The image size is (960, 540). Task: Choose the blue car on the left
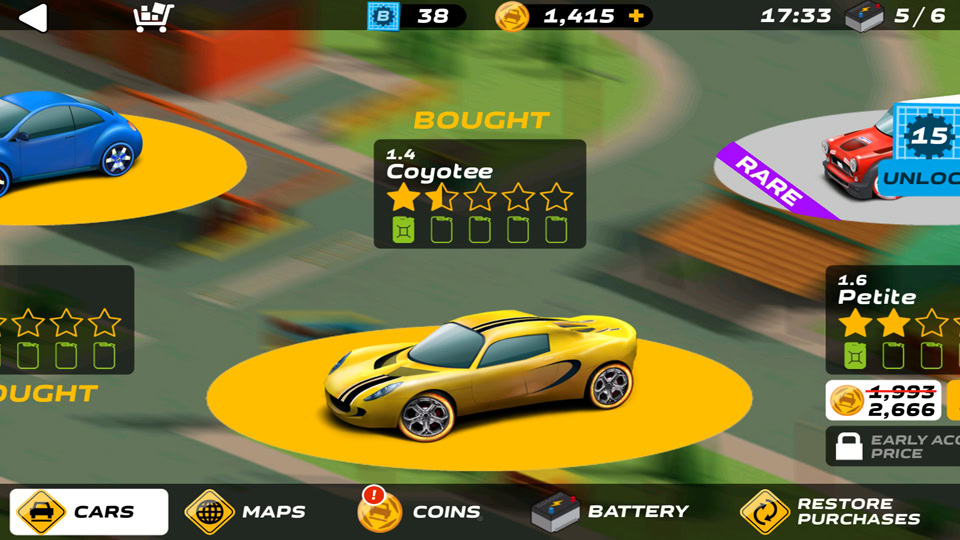[70, 140]
